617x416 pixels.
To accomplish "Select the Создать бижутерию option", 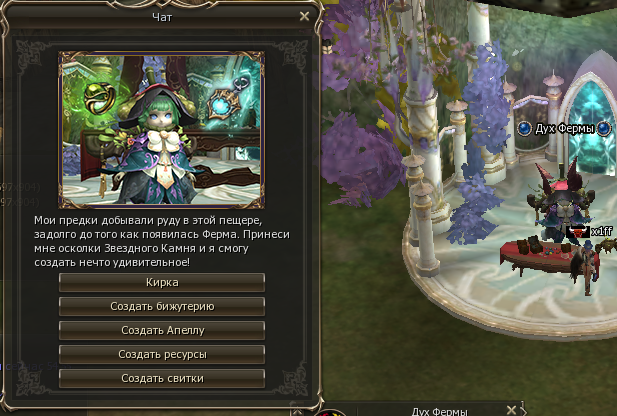I will pos(162,306).
